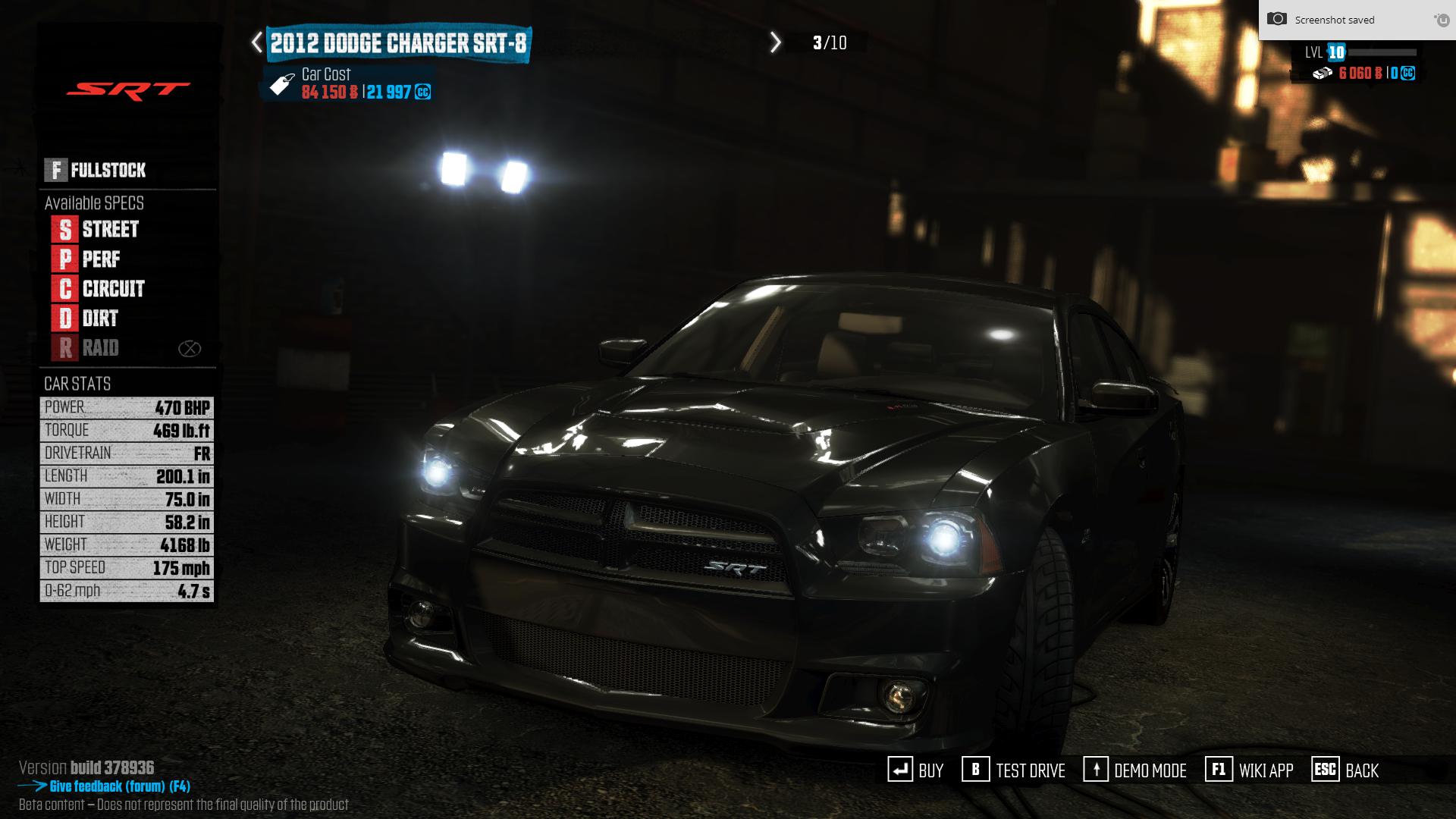Screen dimensions: 1456x819
Task: Pick the Circuit spec
Action: click(x=99, y=289)
